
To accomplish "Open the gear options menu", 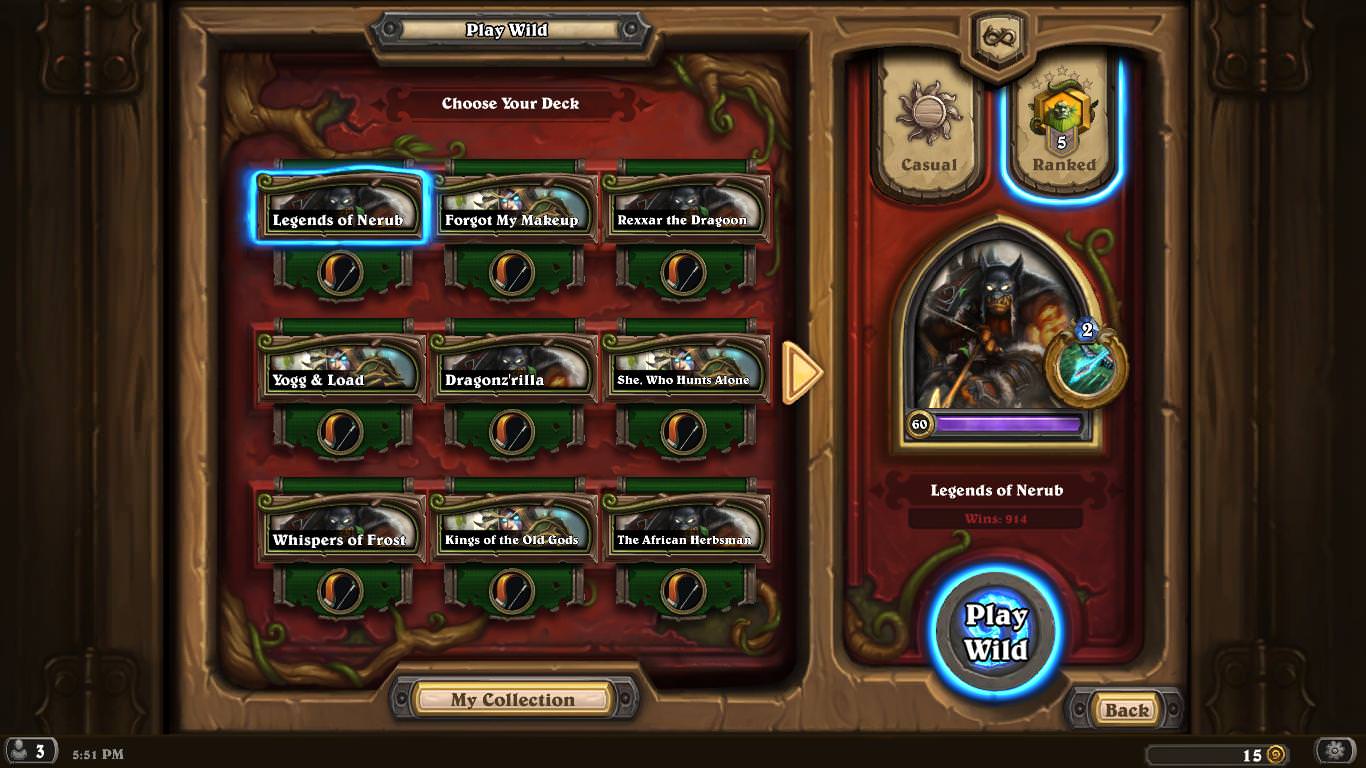I will [1335, 751].
